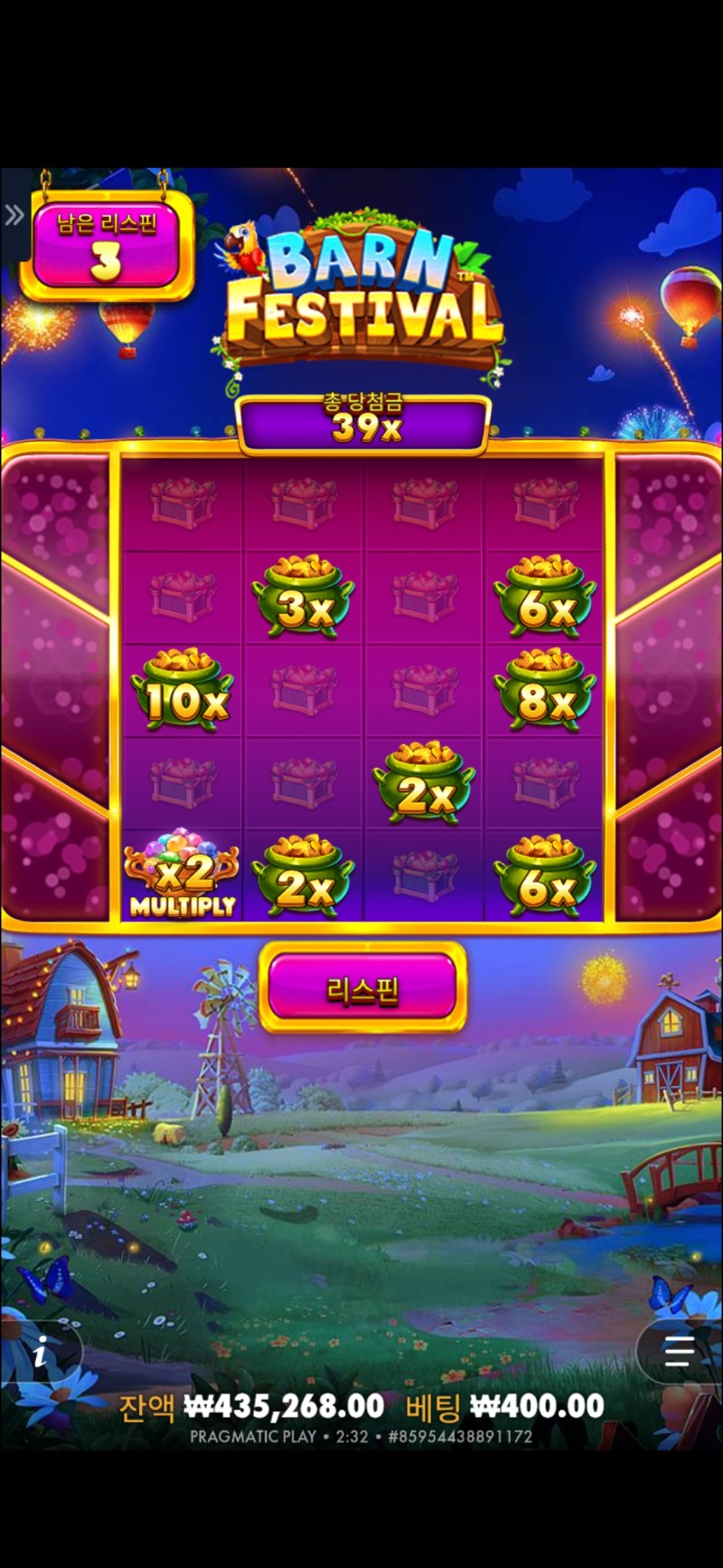Open the game info panel
This screenshot has height=1568, width=723.
click(40, 1355)
